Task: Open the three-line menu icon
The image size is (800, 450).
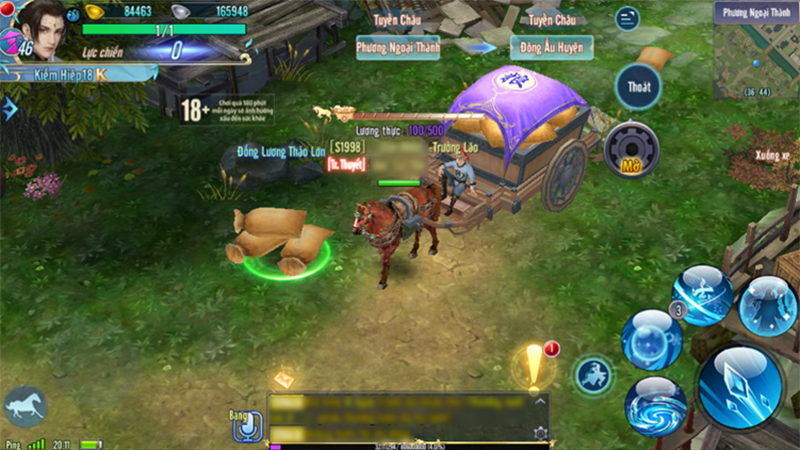Action: [x=627, y=18]
